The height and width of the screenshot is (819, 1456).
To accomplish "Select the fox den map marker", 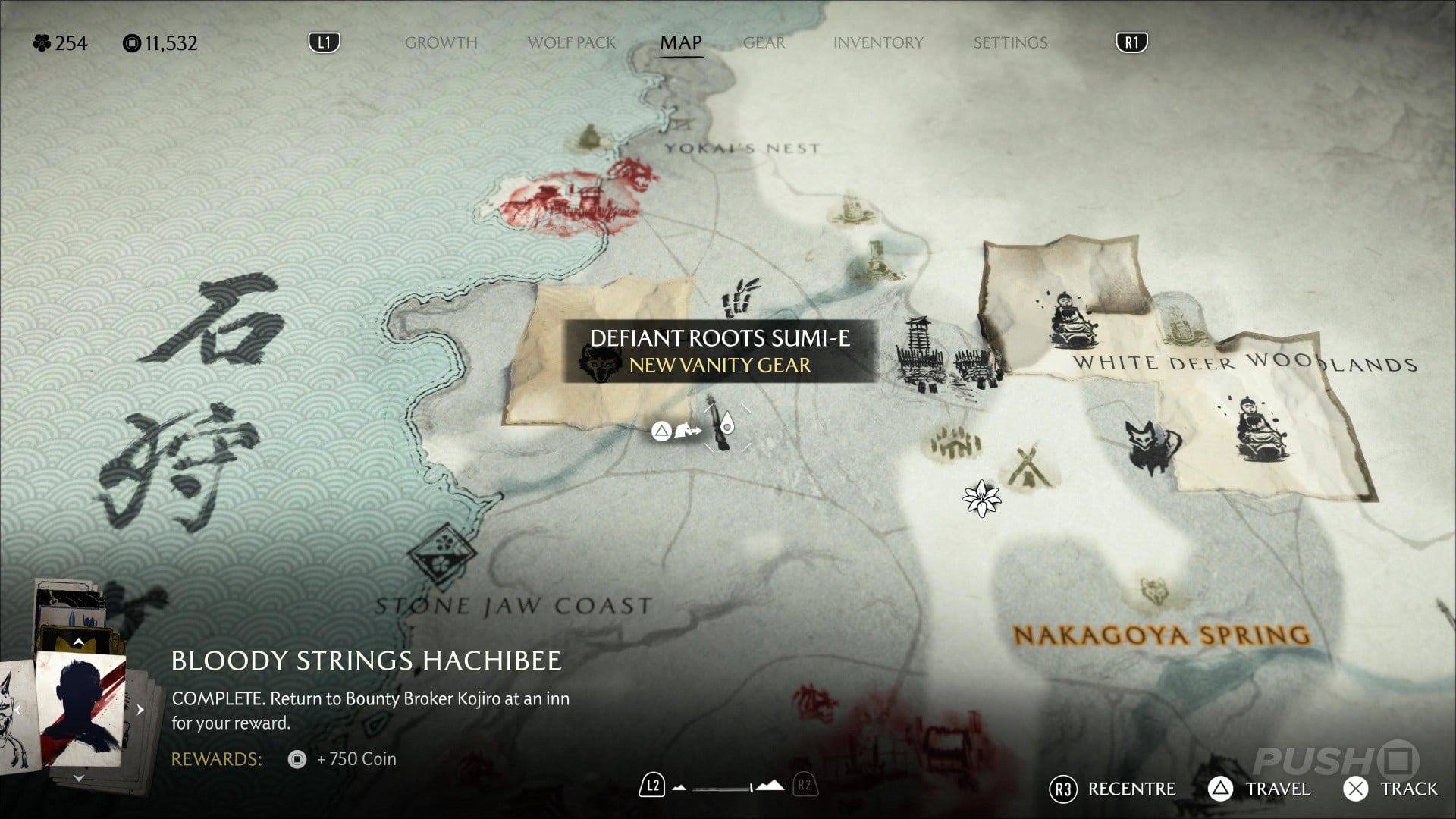I will click(x=1152, y=447).
